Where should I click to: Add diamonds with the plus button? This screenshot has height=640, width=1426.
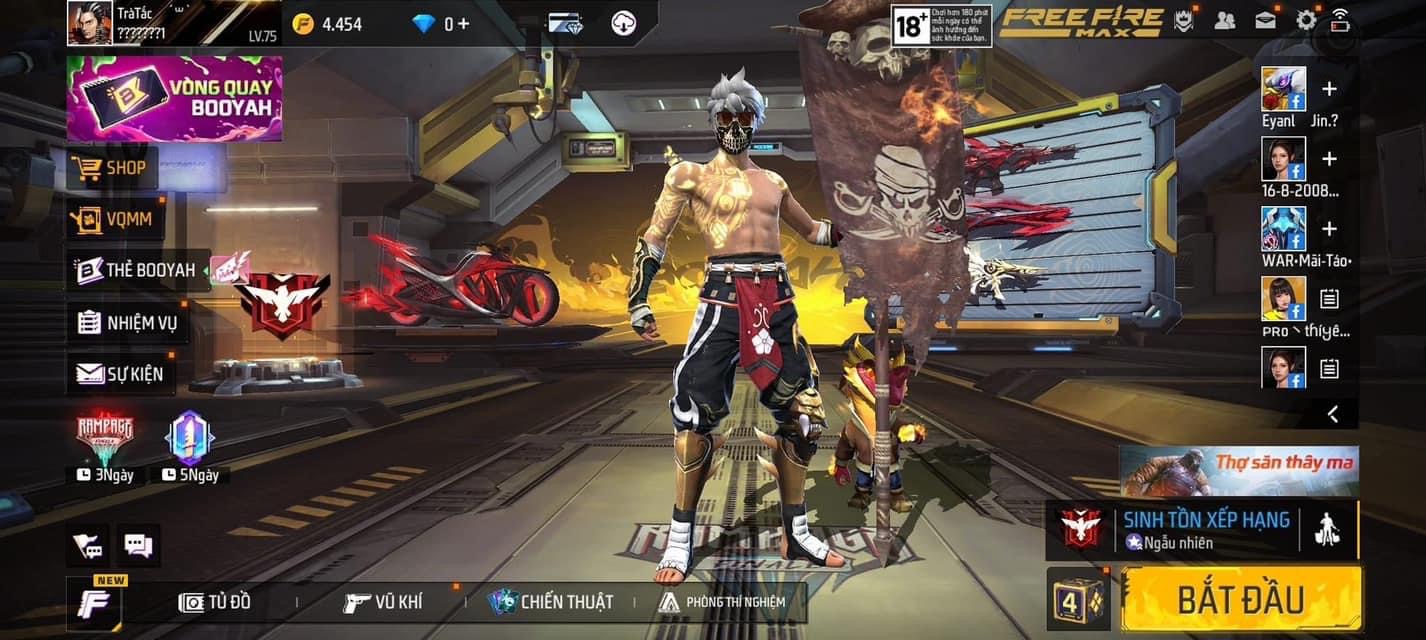pos(463,23)
